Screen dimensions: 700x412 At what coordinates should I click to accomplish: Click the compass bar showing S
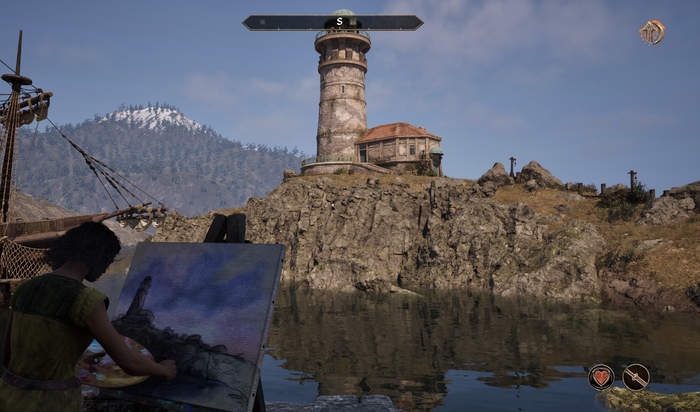[x=332, y=22]
